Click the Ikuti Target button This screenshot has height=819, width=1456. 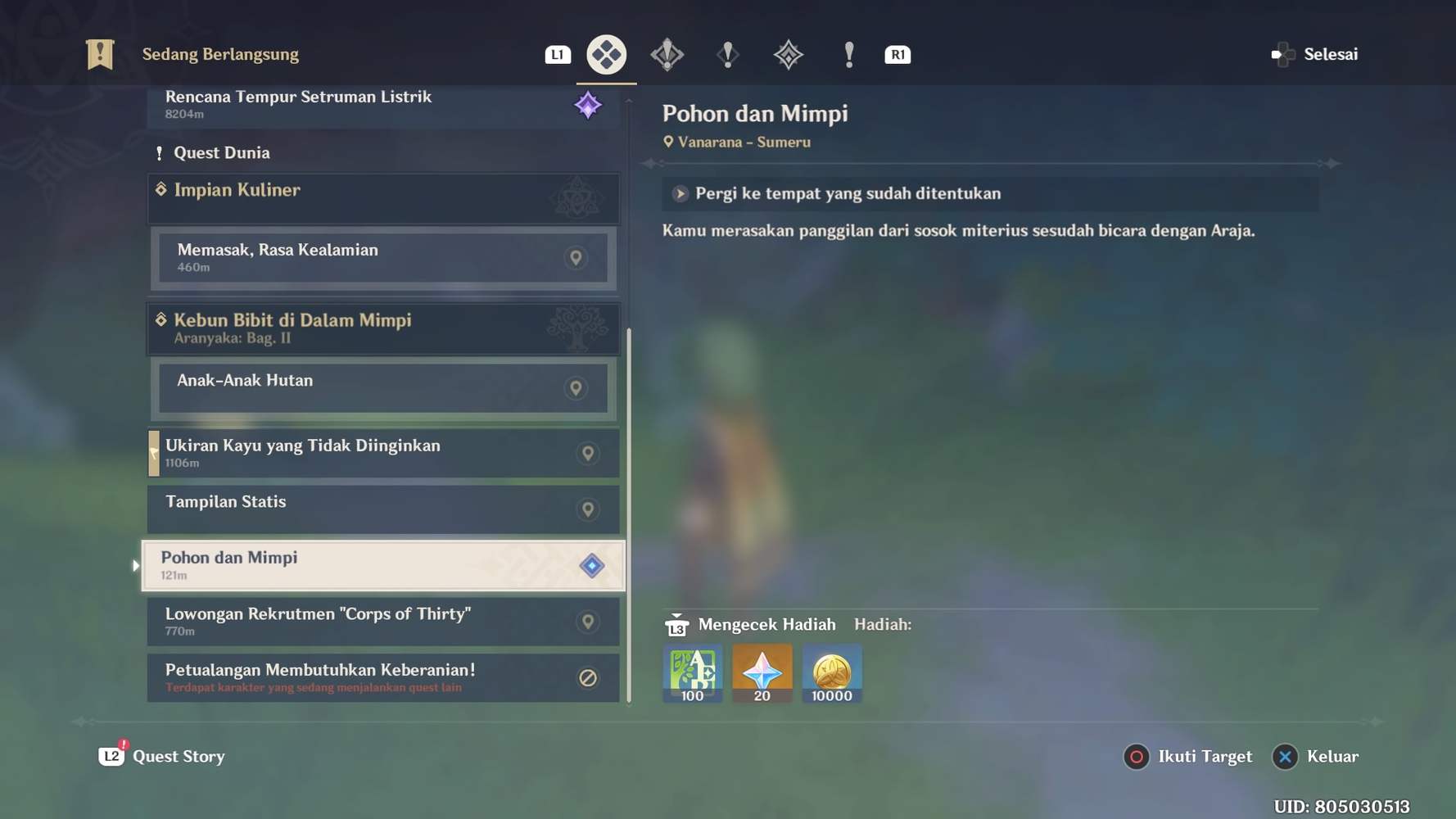[x=1188, y=756]
